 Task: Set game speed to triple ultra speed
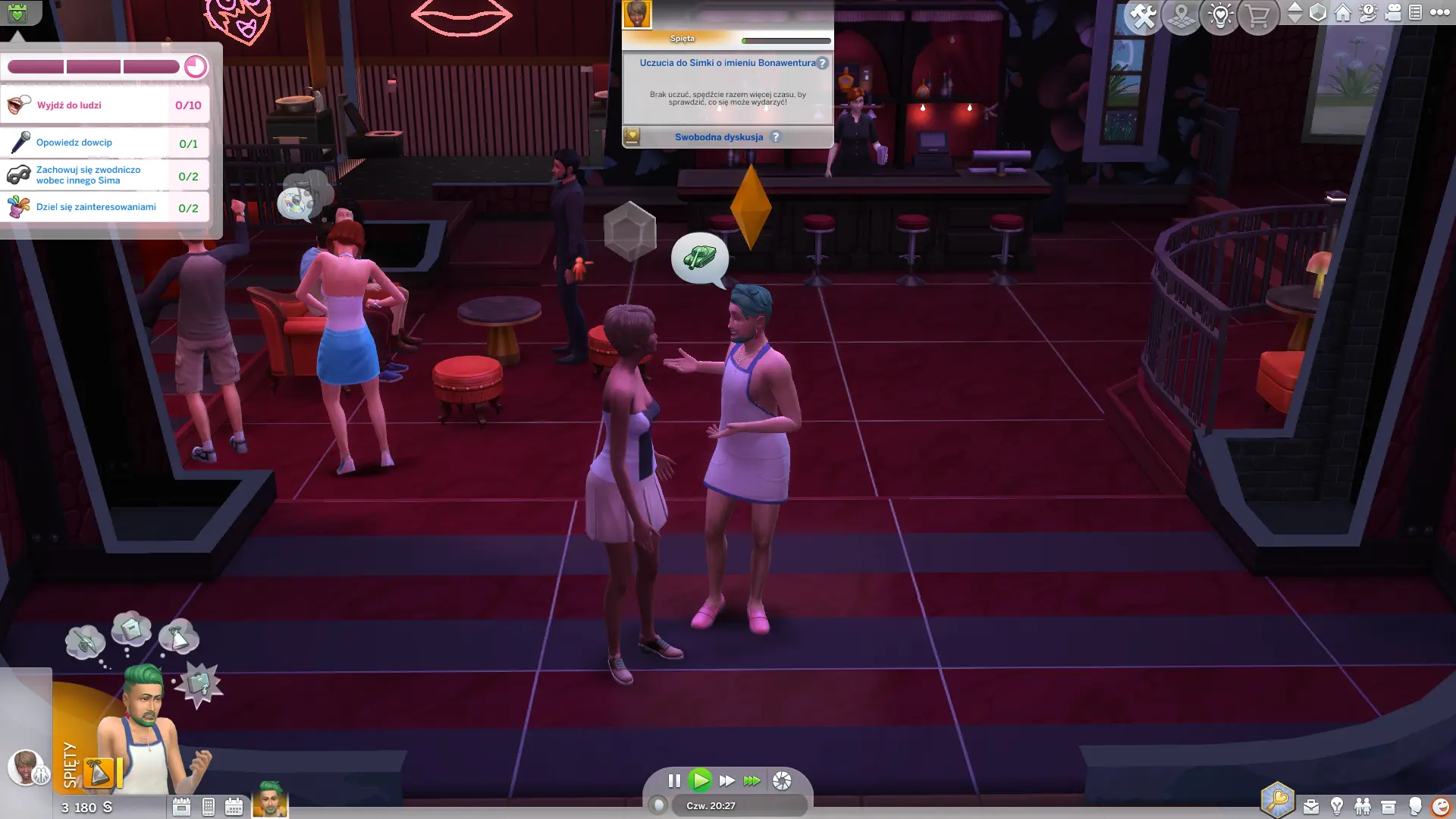pos(752,780)
